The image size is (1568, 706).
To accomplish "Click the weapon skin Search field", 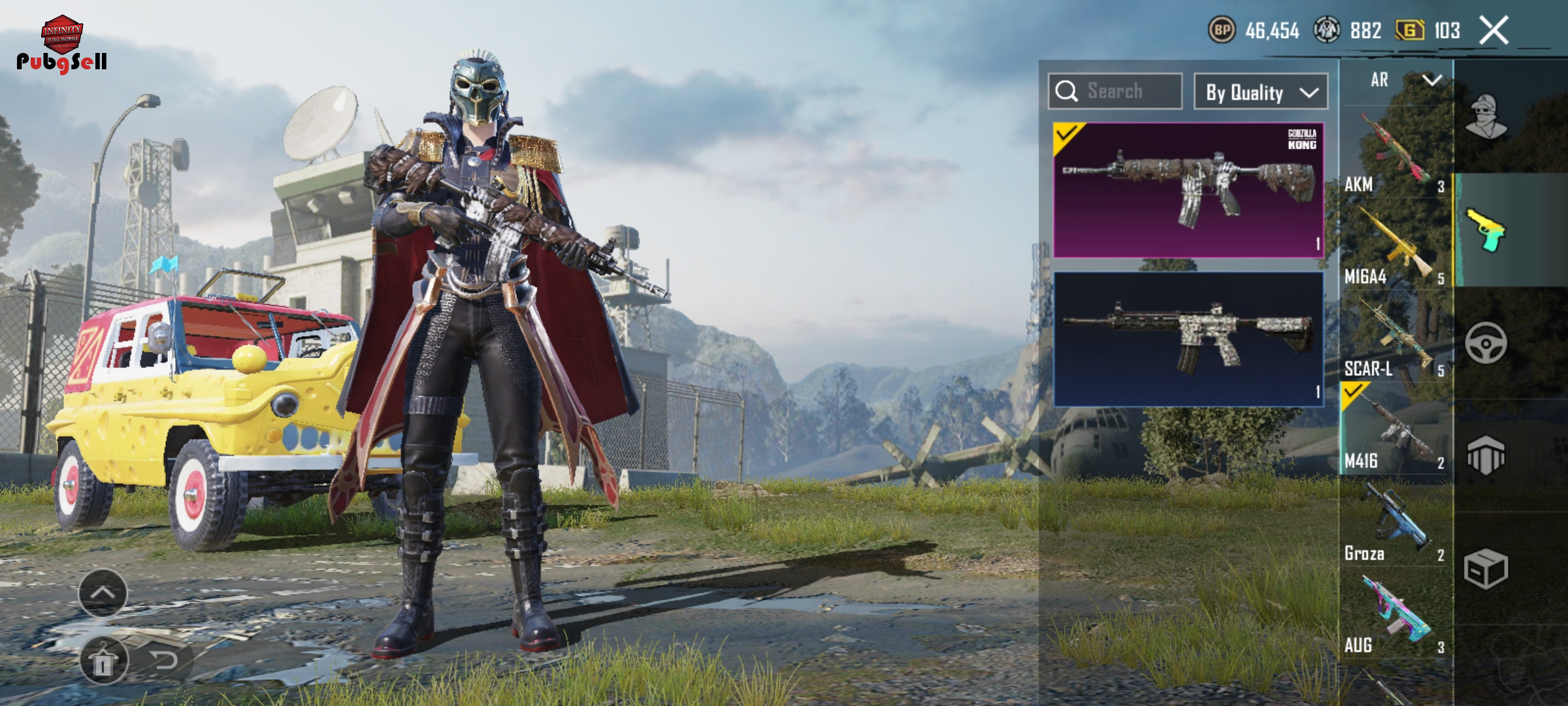I will click(x=1115, y=92).
